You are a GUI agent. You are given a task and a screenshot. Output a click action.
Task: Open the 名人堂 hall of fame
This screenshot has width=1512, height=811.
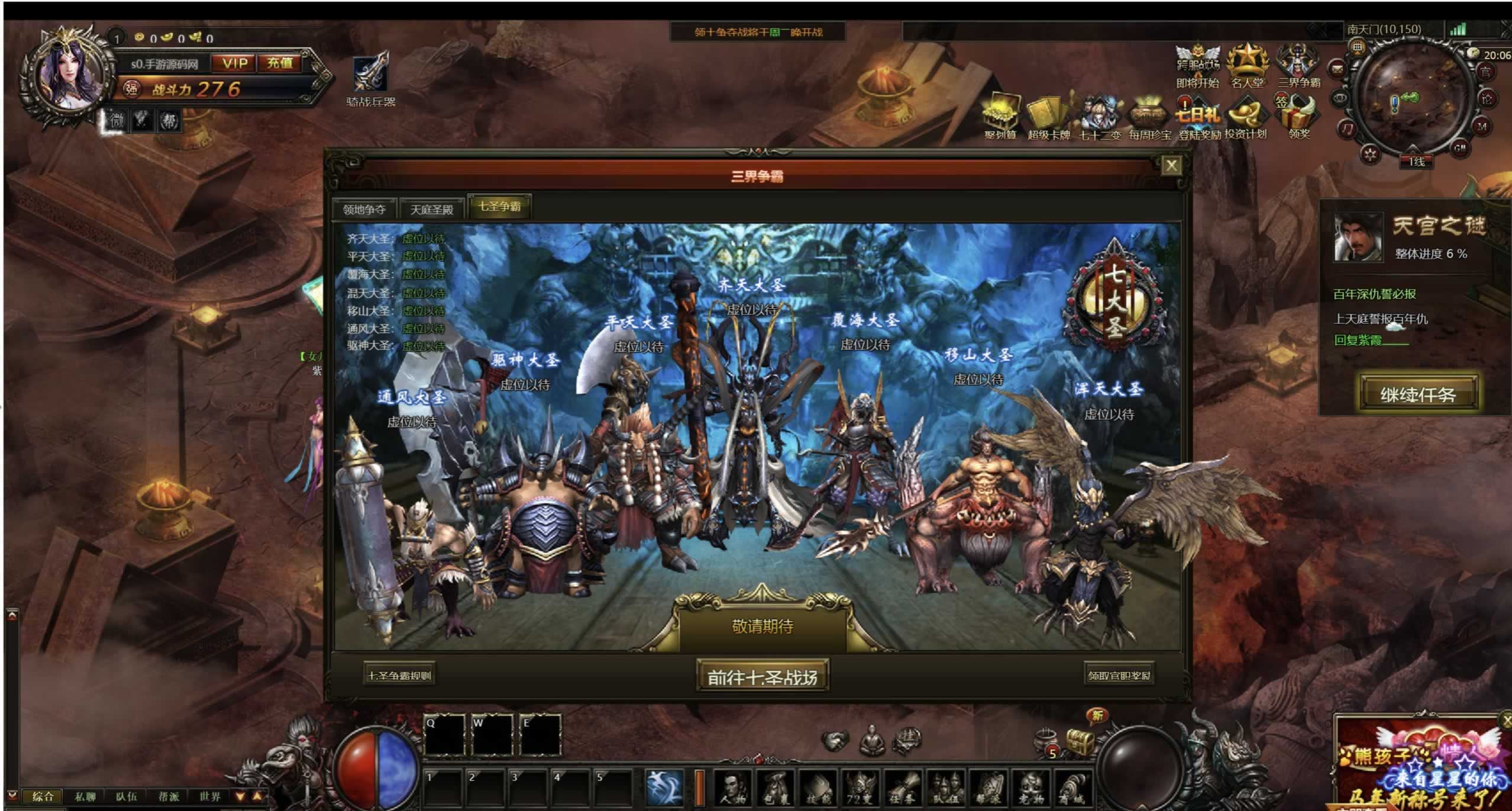1247,65
